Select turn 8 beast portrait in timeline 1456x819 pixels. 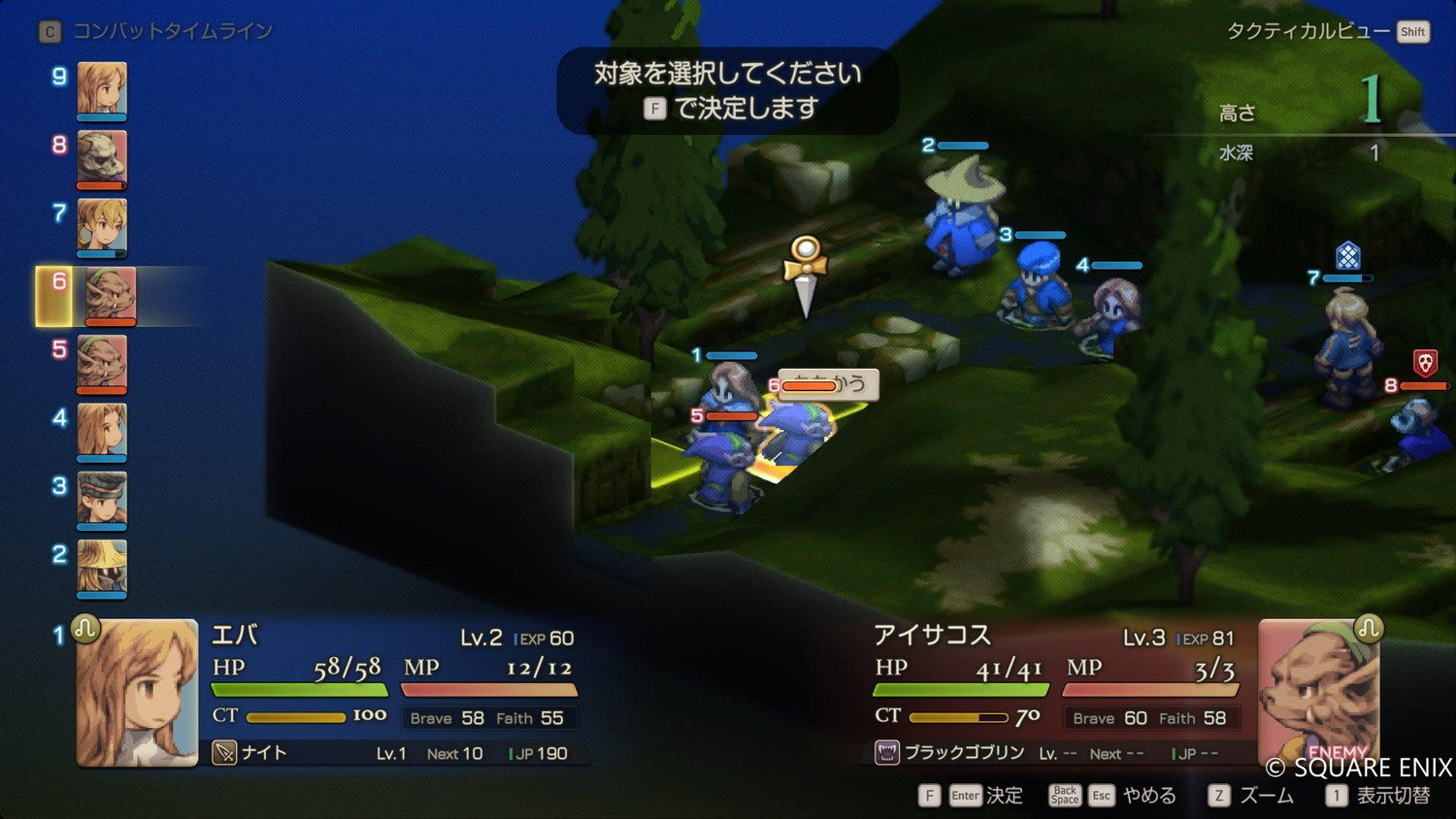[x=102, y=157]
